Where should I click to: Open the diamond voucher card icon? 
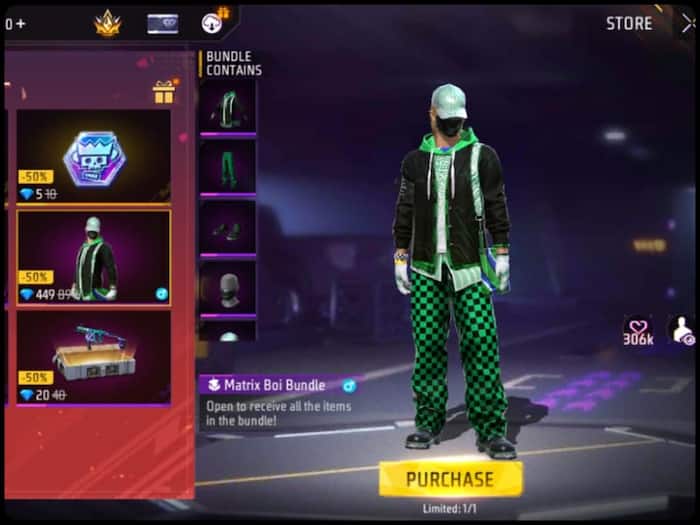(162, 23)
